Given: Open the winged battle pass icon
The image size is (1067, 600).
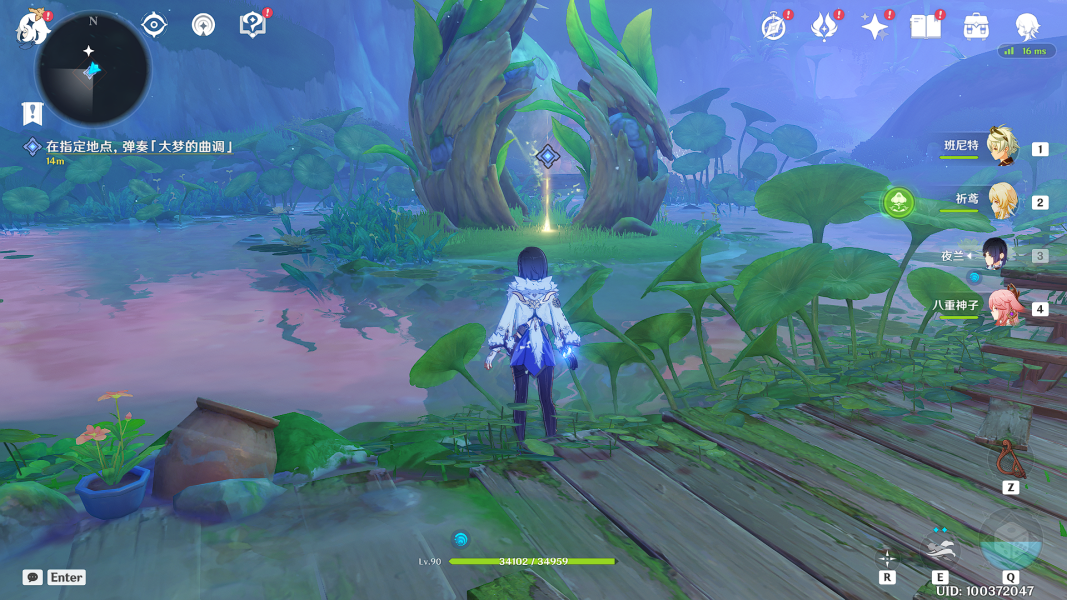Looking at the screenshot, I should tap(824, 27).
